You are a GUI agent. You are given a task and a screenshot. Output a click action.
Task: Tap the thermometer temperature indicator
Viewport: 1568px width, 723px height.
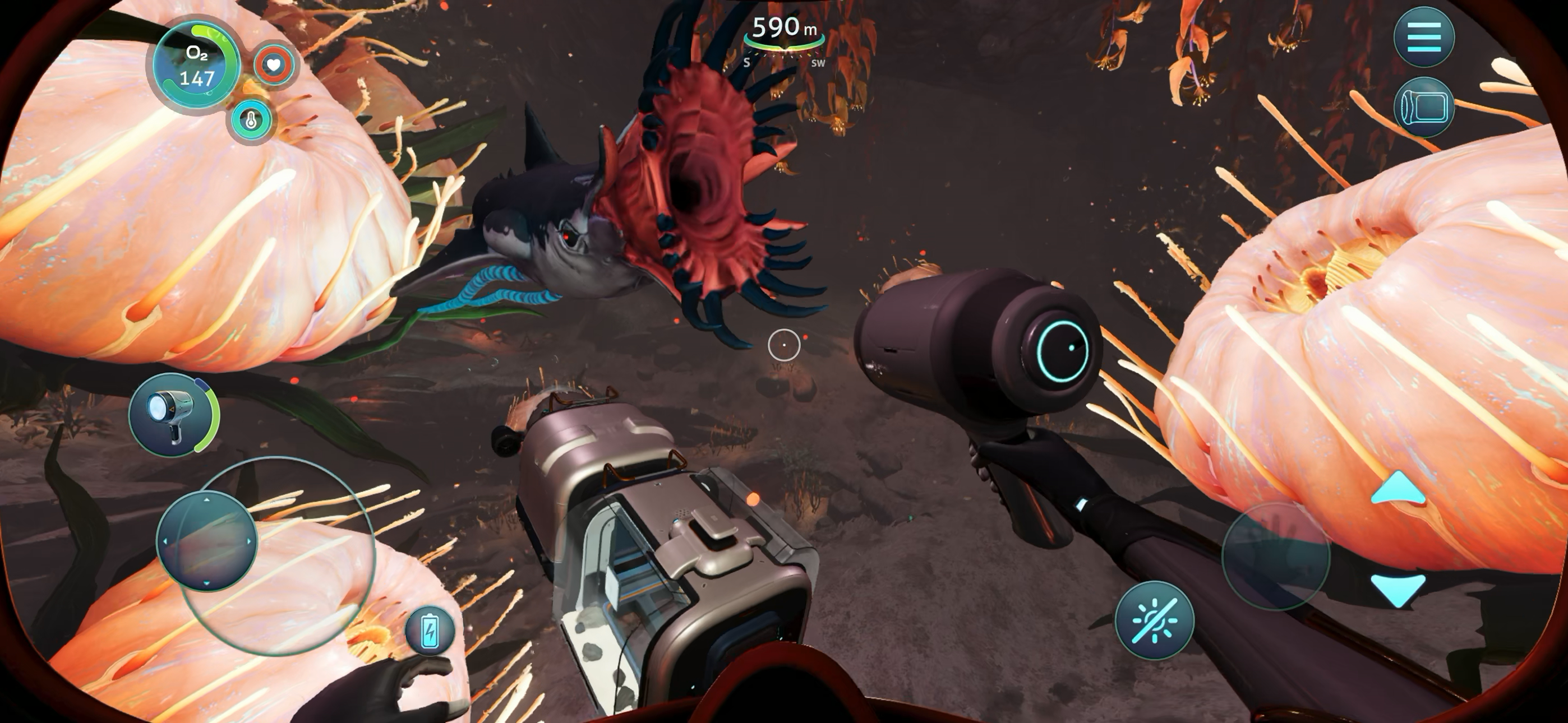(x=251, y=121)
